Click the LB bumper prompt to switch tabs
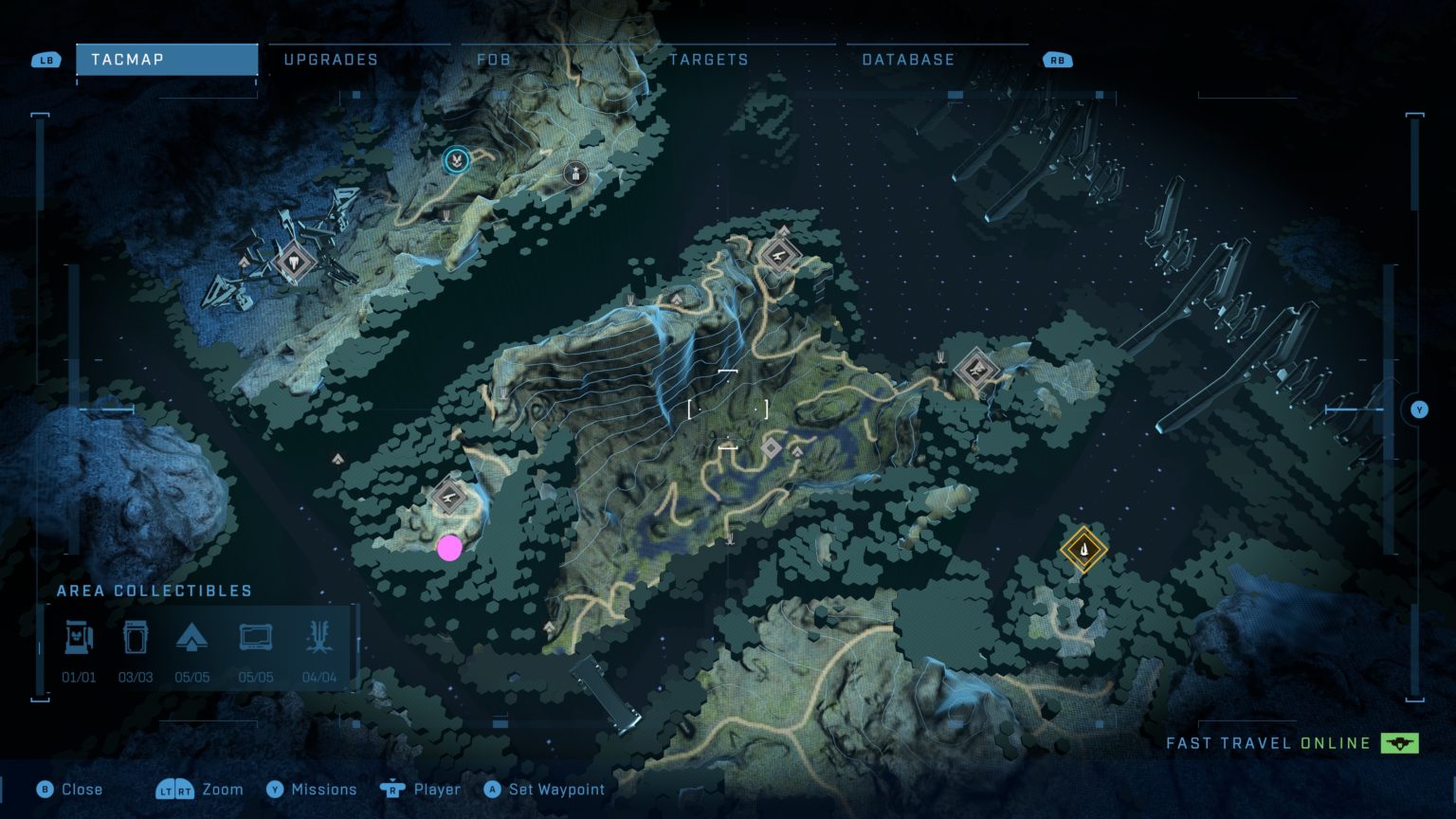 coord(45,59)
